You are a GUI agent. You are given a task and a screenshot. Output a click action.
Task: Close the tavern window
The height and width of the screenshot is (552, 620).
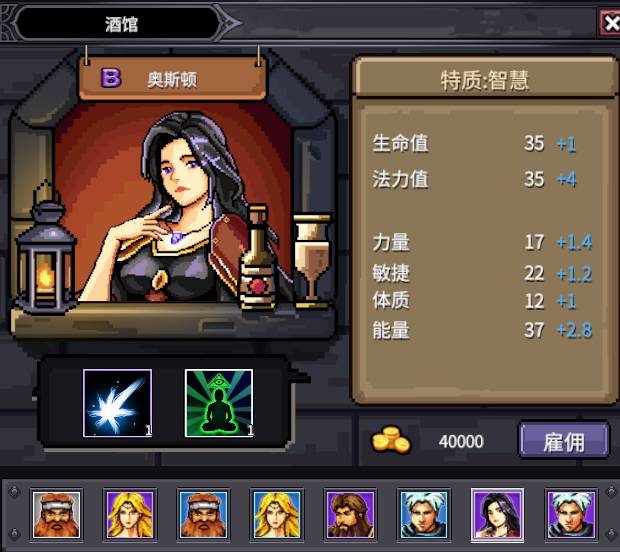click(609, 22)
